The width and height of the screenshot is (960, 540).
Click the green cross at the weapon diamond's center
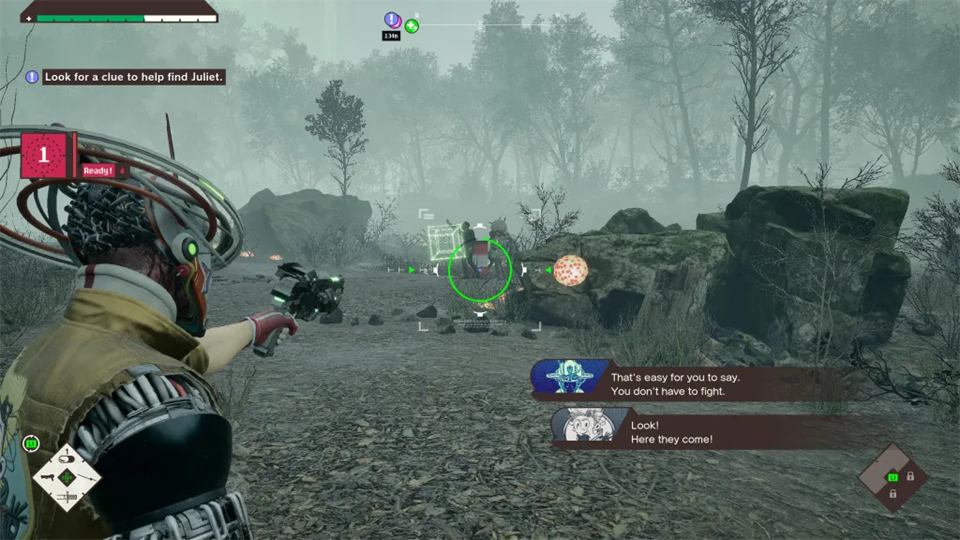(67, 478)
